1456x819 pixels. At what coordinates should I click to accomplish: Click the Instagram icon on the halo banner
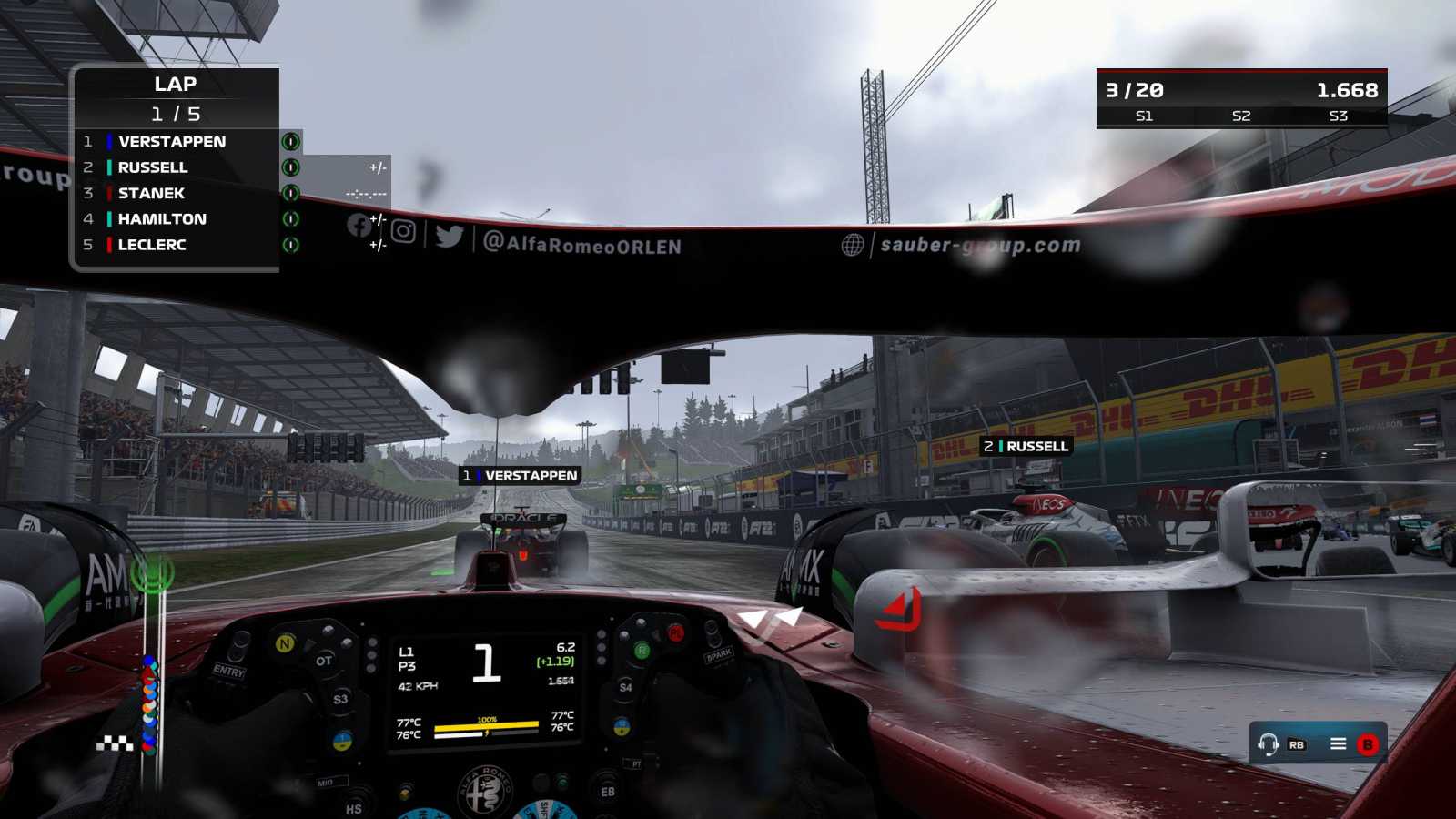(x=401, y=233)
